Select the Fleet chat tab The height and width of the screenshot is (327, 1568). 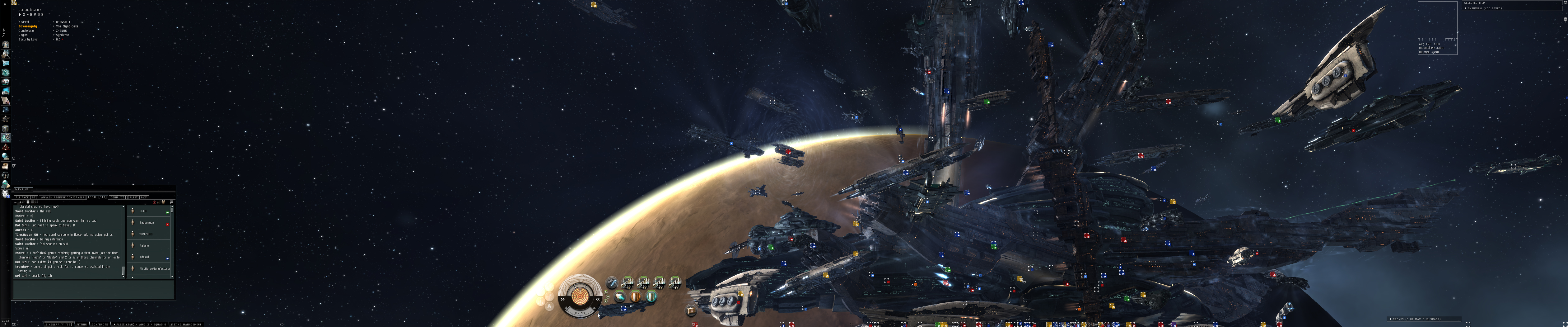[138, 197]
